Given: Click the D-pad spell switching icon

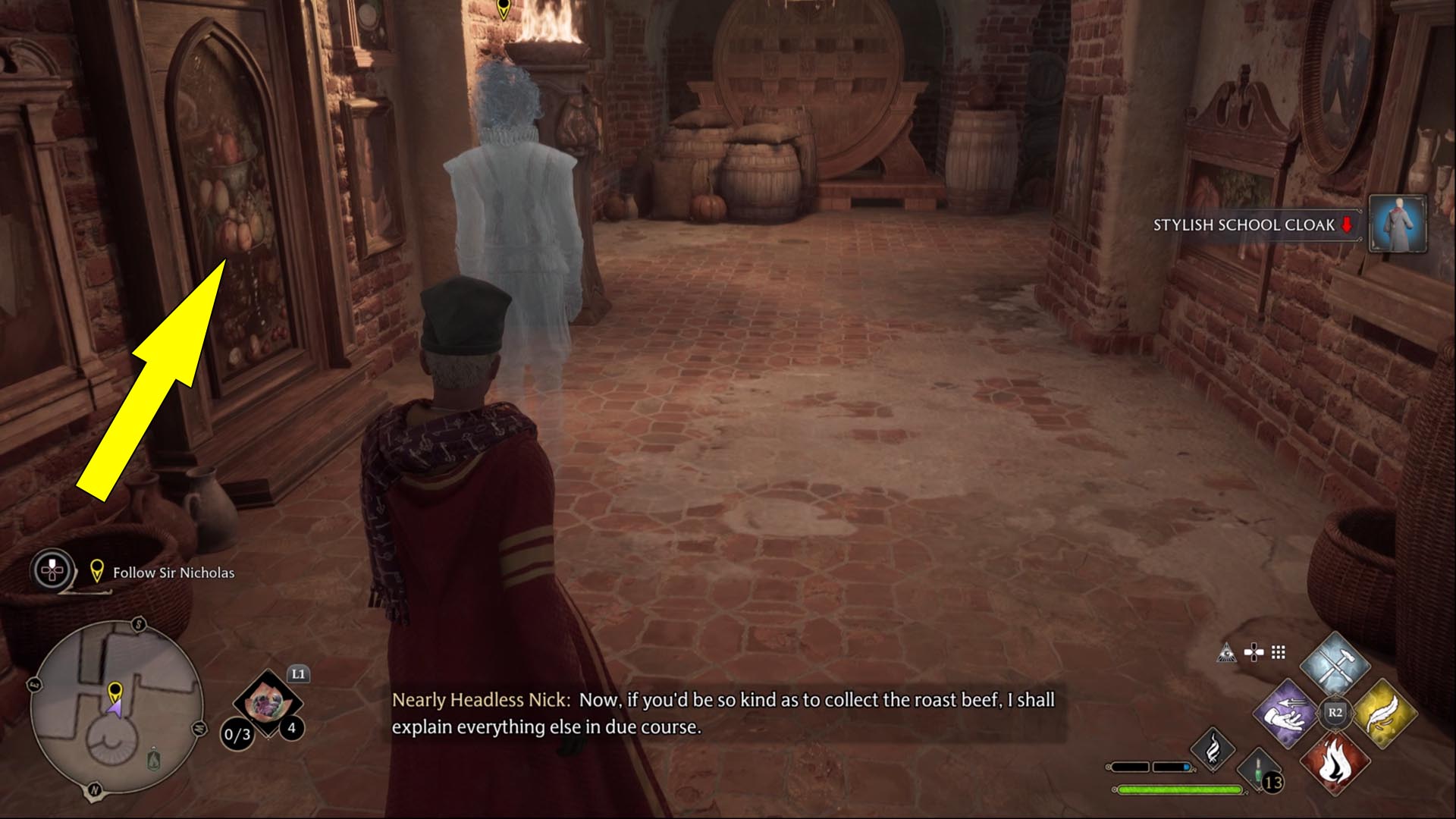Looking at the screenshot, I should [1254, 651].
